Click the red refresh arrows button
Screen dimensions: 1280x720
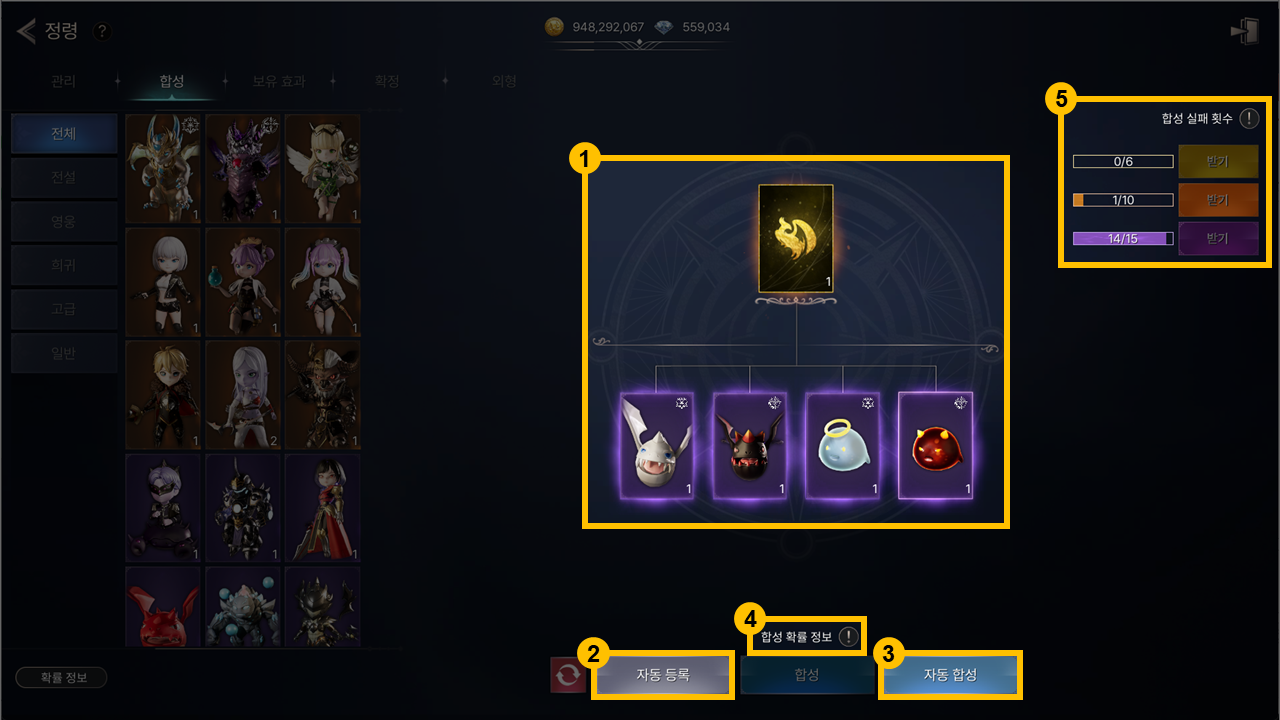[568, 675]
